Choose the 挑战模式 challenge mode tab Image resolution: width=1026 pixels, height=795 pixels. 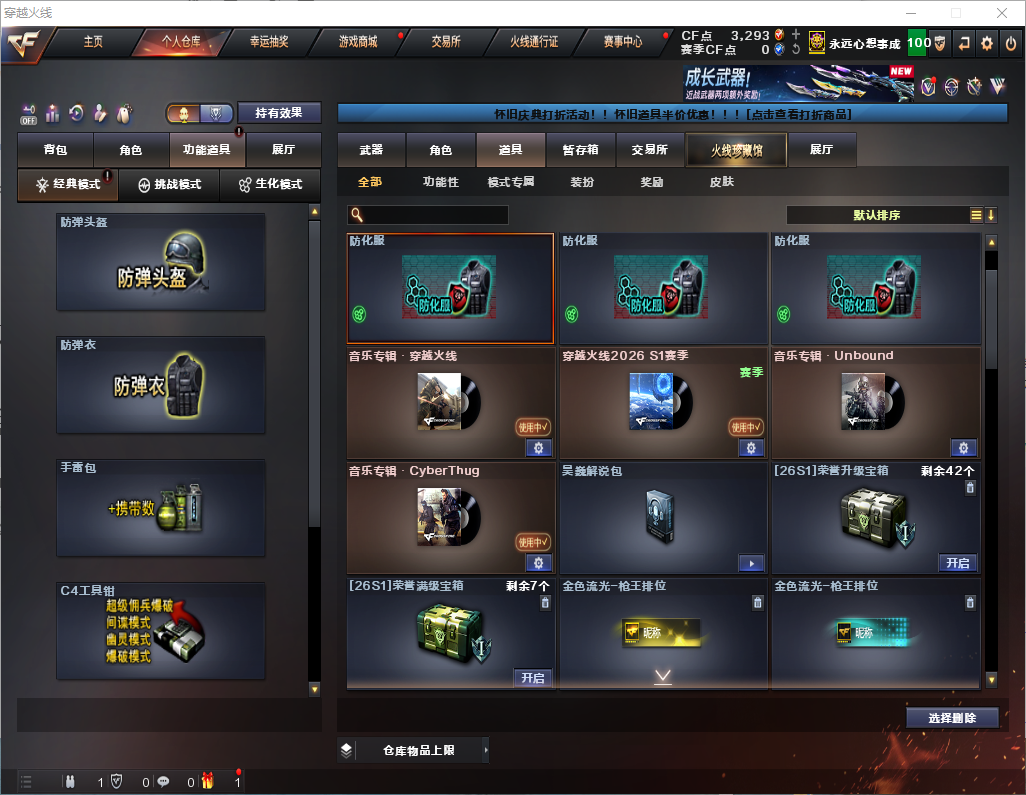[x=169, y=185]
